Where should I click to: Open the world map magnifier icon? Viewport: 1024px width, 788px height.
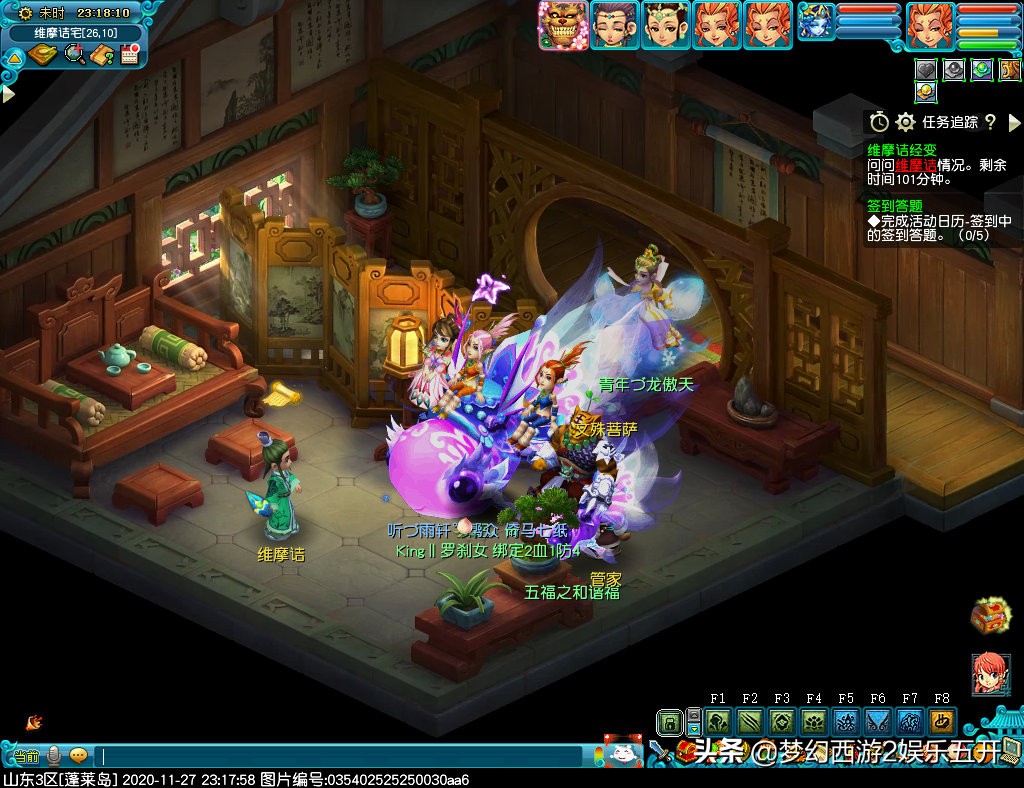click(75, 54)
